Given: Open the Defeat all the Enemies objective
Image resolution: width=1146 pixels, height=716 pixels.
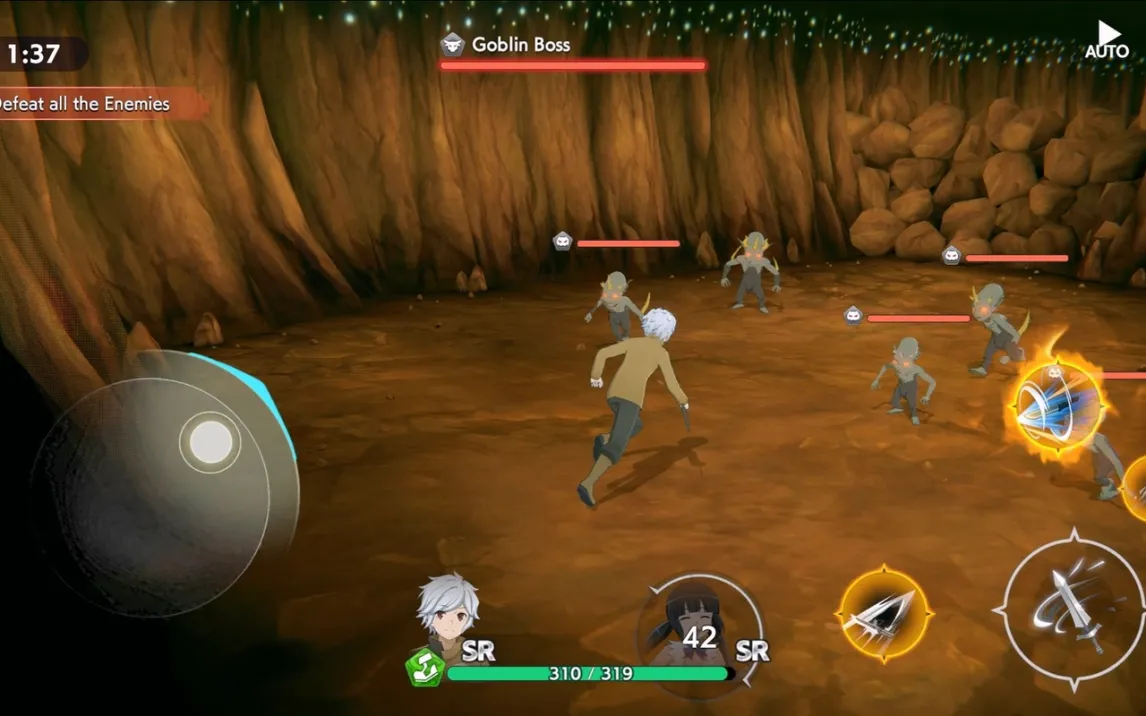Looking at the screenshot, I should (90, 104).
